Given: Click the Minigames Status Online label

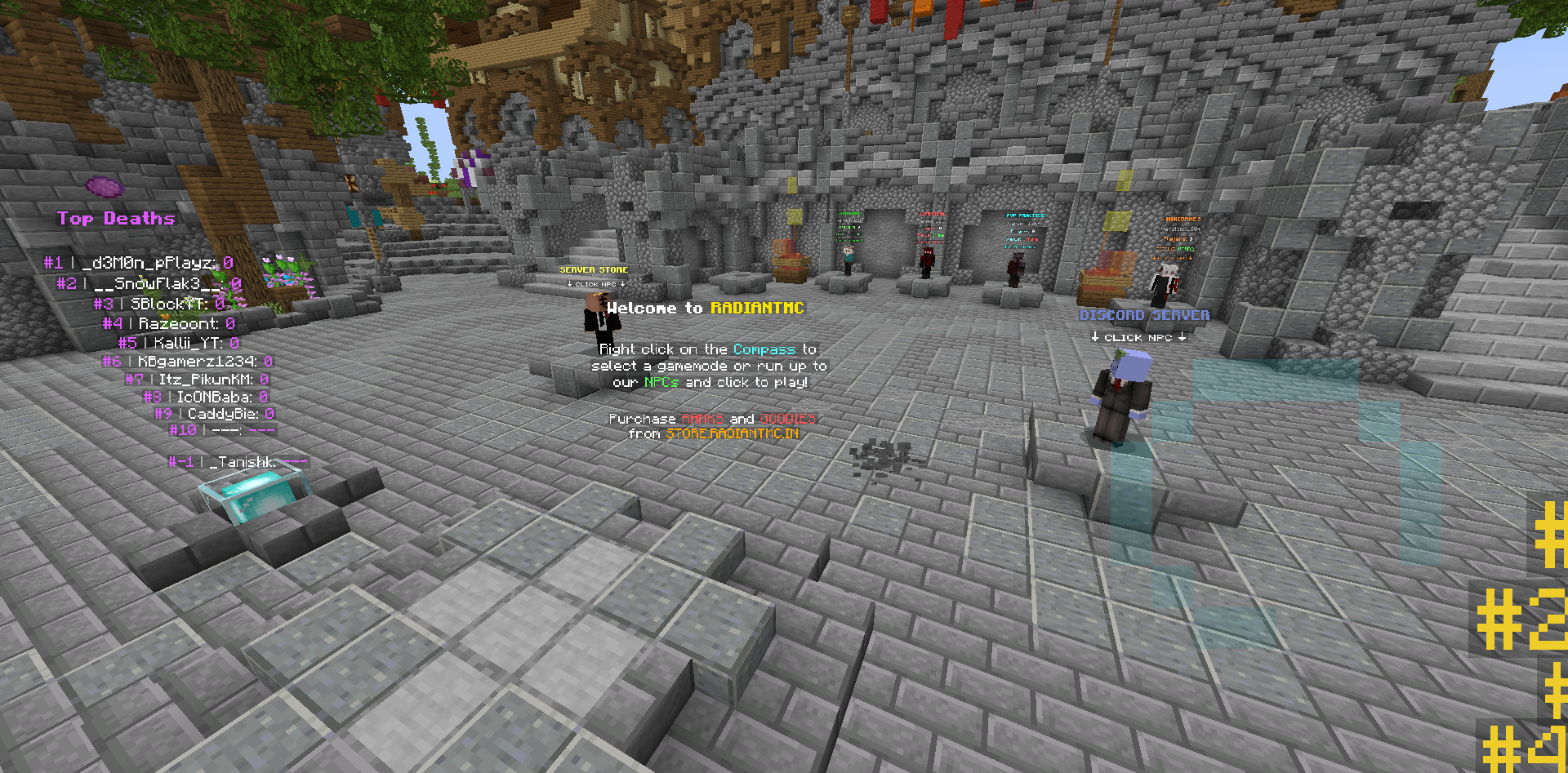Looking at the screenshot, I should click(x=1174, y=248).
